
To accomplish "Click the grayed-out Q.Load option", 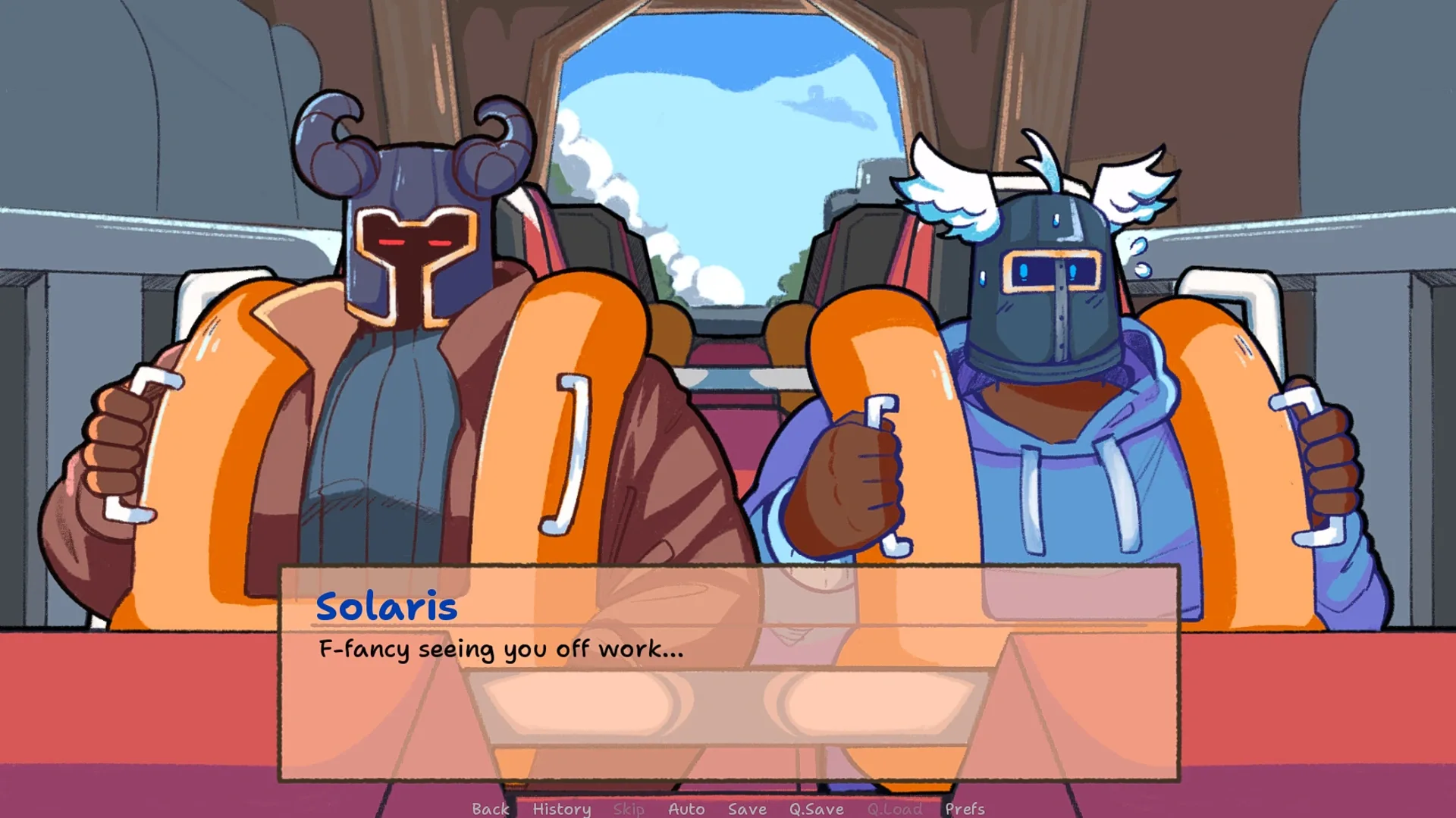I will point(895,809).
